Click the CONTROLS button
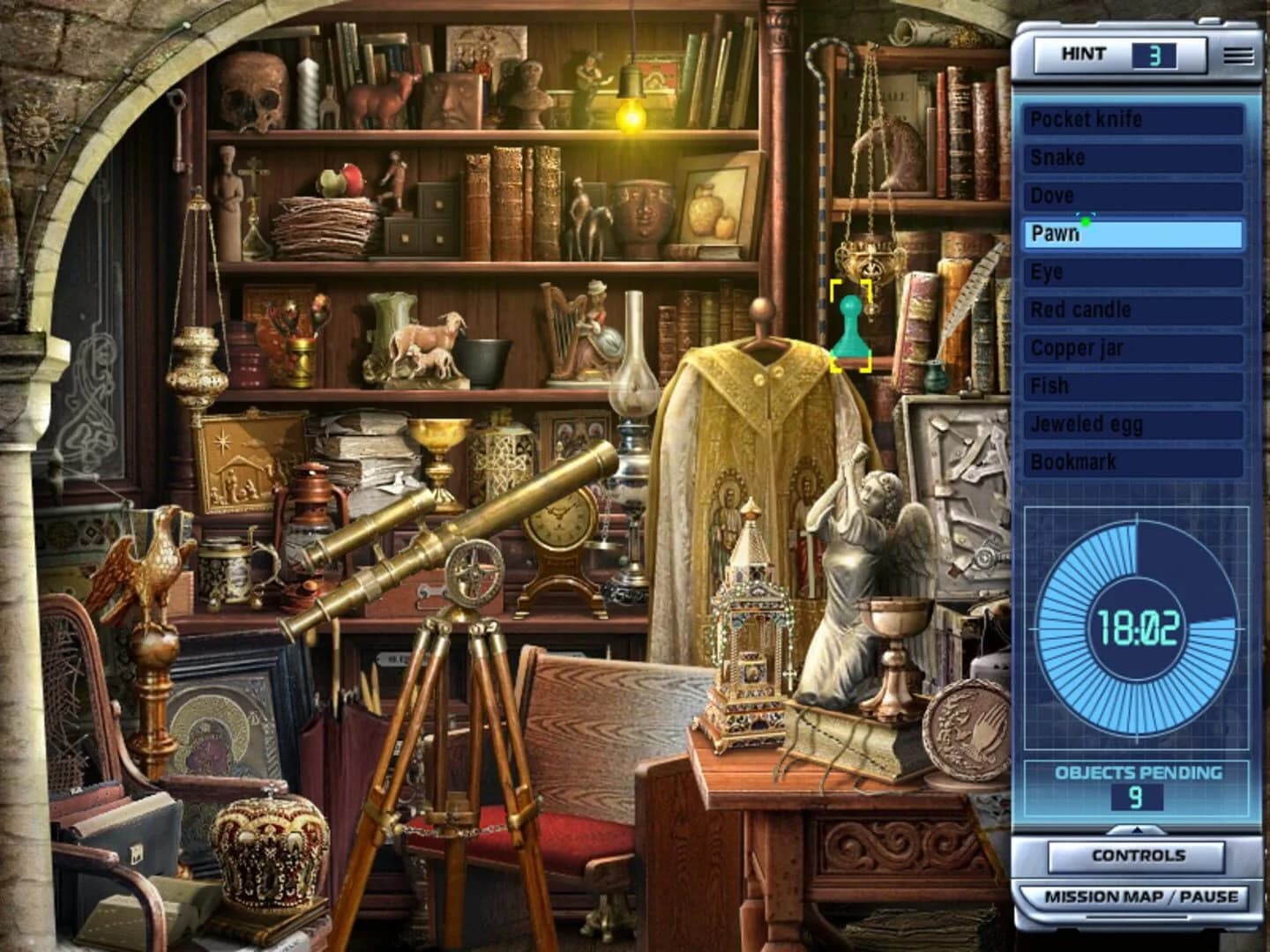1270x952 pixels. tap(1137, 854)
